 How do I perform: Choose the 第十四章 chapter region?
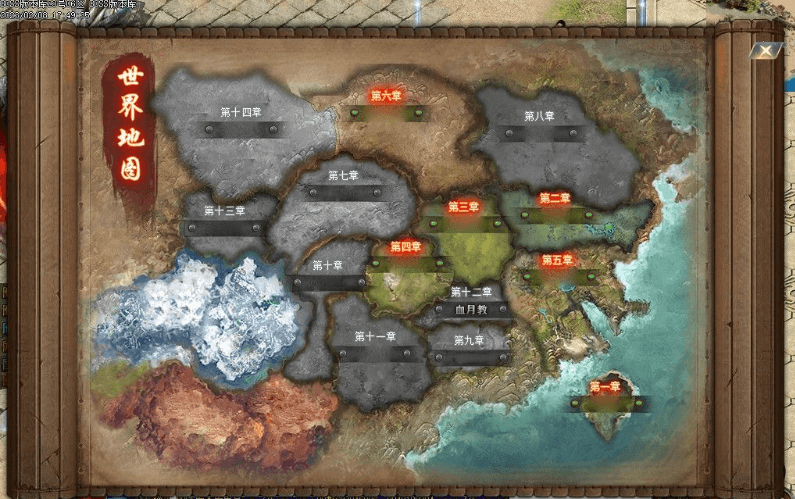240,113
